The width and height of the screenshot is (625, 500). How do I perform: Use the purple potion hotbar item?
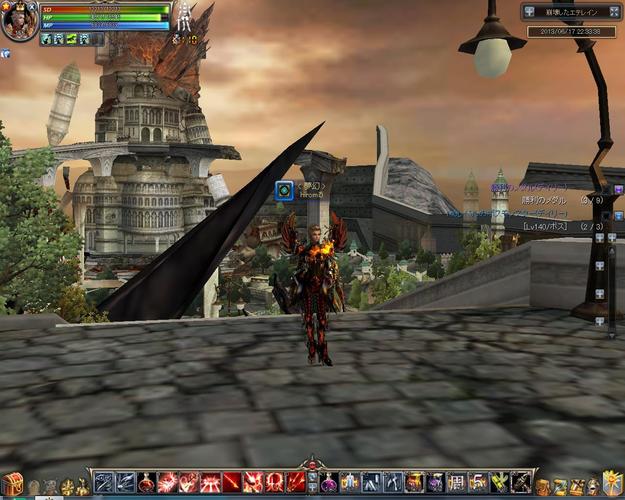coord(329,483)
